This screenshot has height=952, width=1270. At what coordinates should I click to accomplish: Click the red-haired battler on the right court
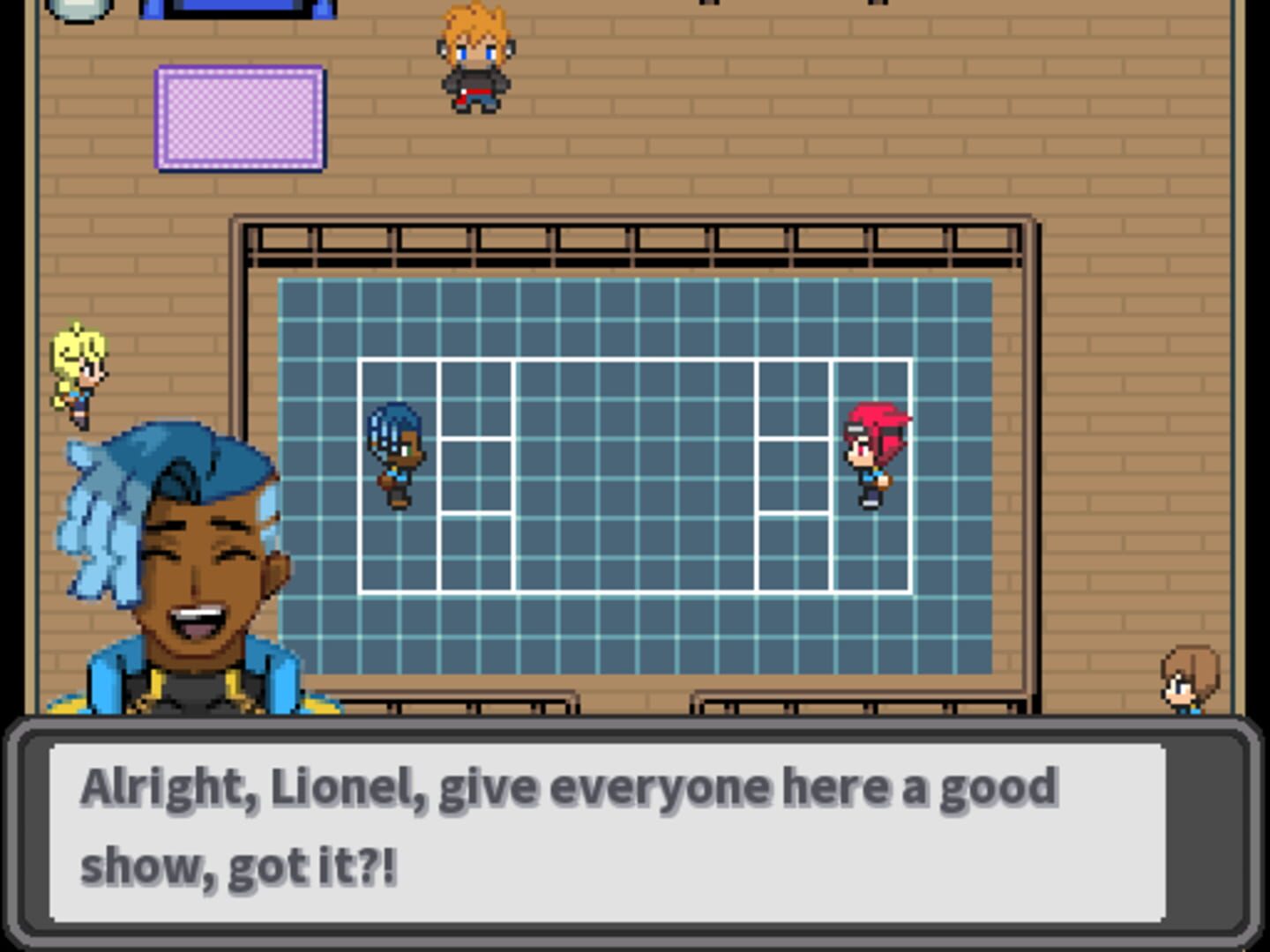[x=875, y=454]
